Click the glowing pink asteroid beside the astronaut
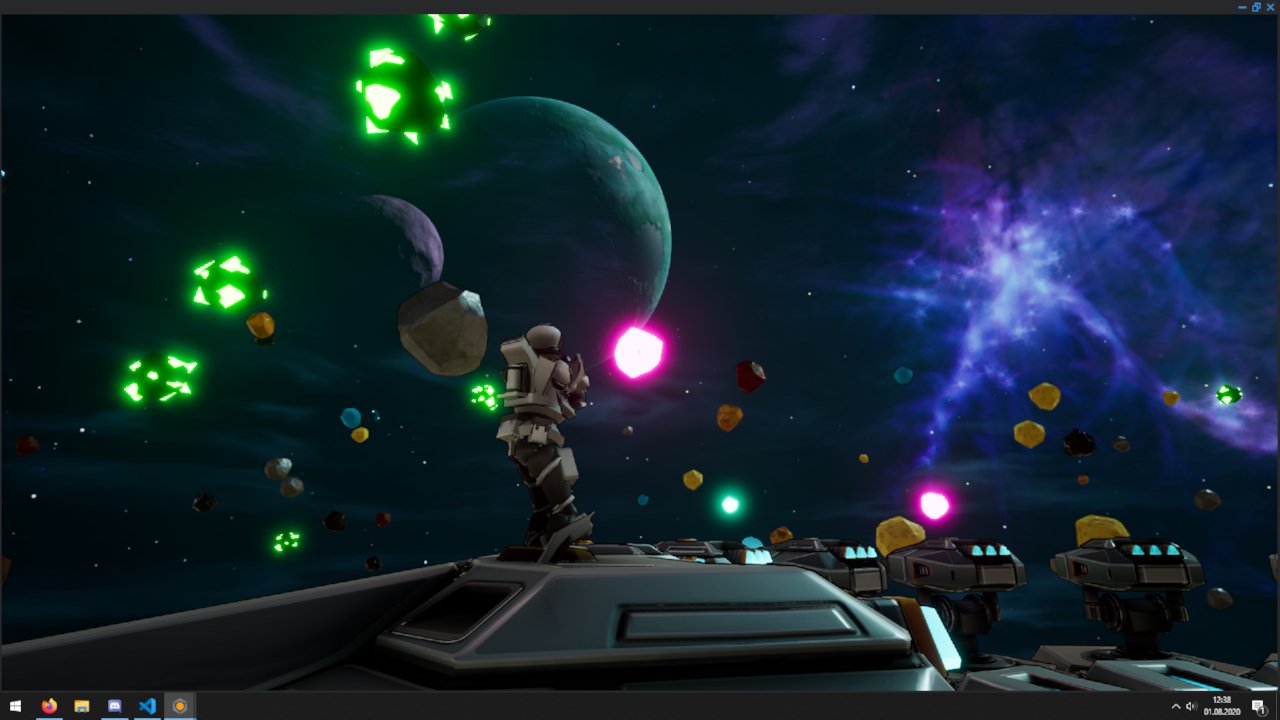 coord(637,352)
